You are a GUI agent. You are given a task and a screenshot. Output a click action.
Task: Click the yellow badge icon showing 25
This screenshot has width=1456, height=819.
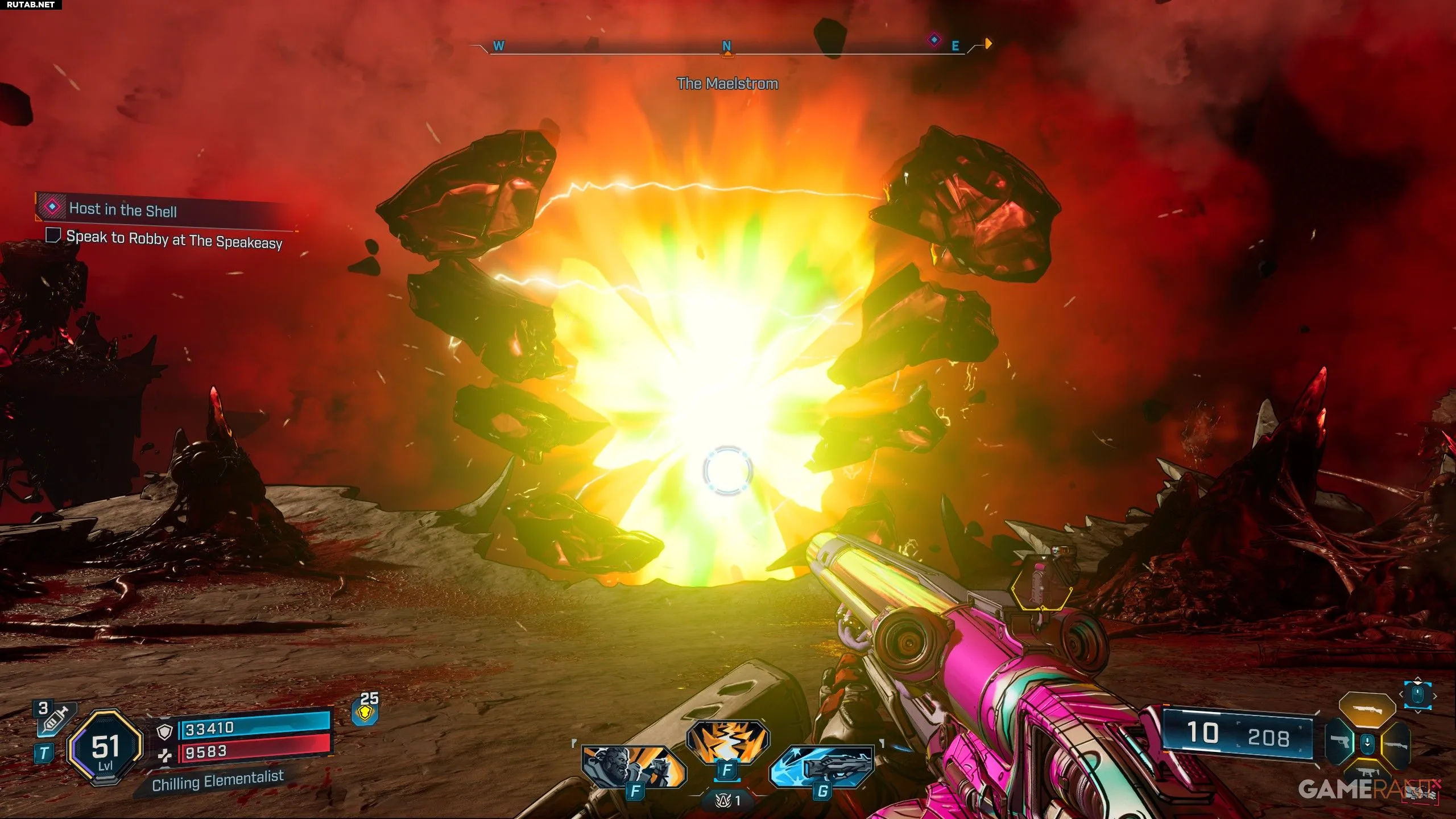[x=366, y=712]
